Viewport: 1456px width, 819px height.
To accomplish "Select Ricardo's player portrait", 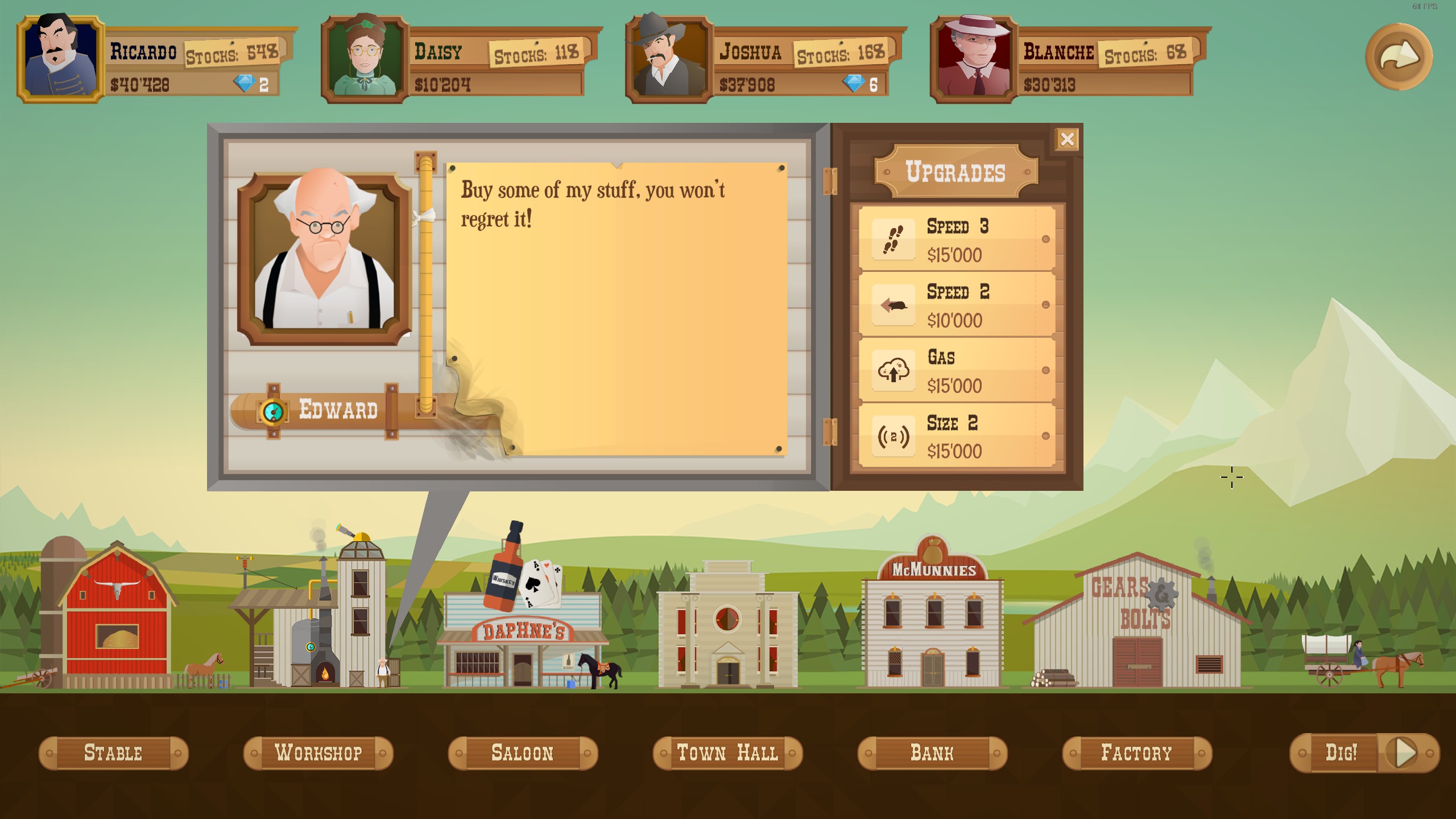I will pos(61,59).
